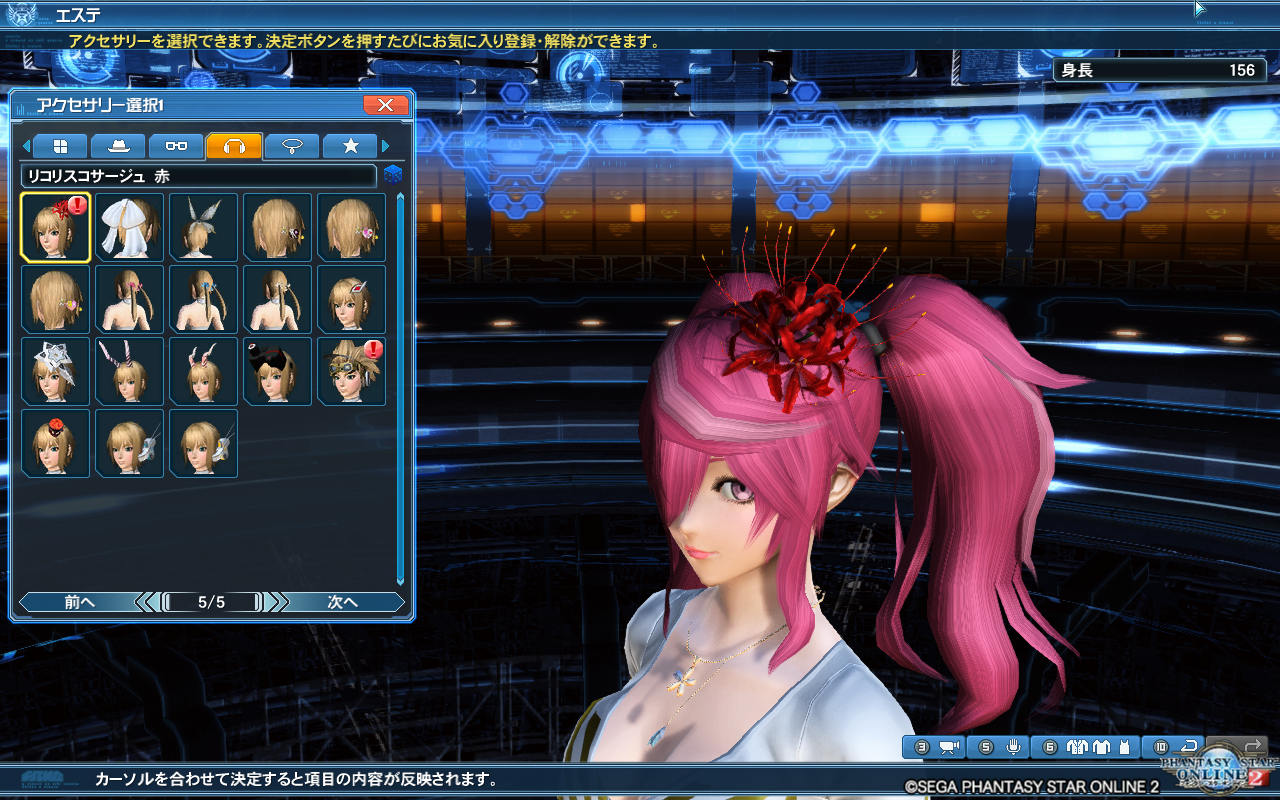This screenshot has height=800, width=1280.
Task: Click the random accessory dice icon
Action: point(394,173)
